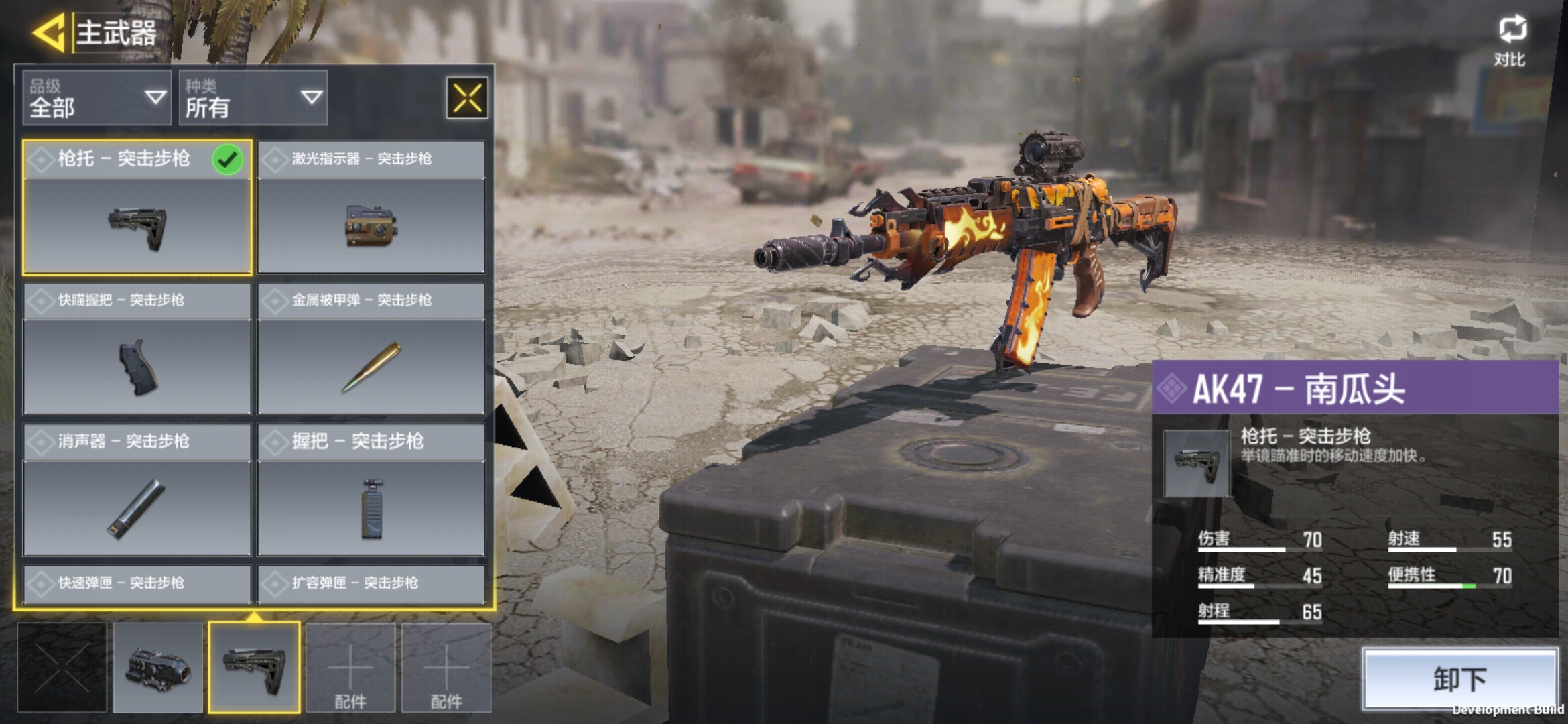Pick the 快速弹匣 fast magazine attachment
Viewport: 1568px width, 724px height.
pyautogui.click(x=137, y=583)
